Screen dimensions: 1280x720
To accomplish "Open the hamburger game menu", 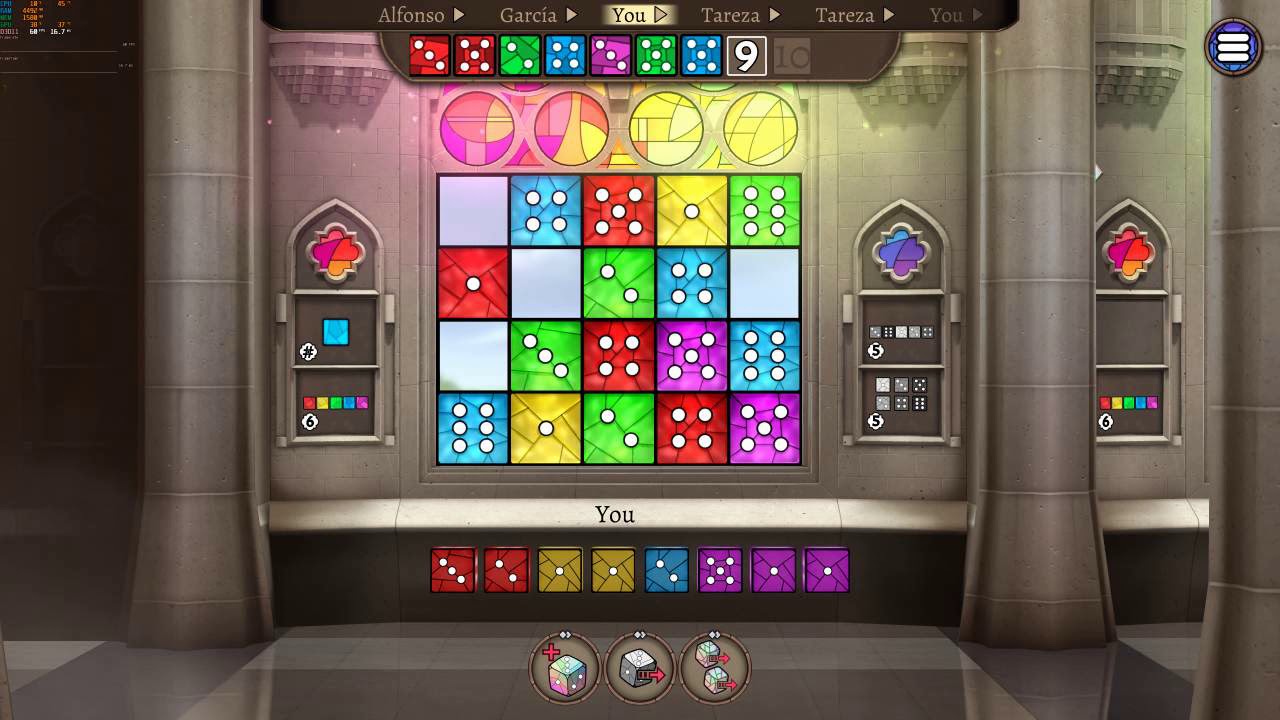I will [x=1234, y=46].
